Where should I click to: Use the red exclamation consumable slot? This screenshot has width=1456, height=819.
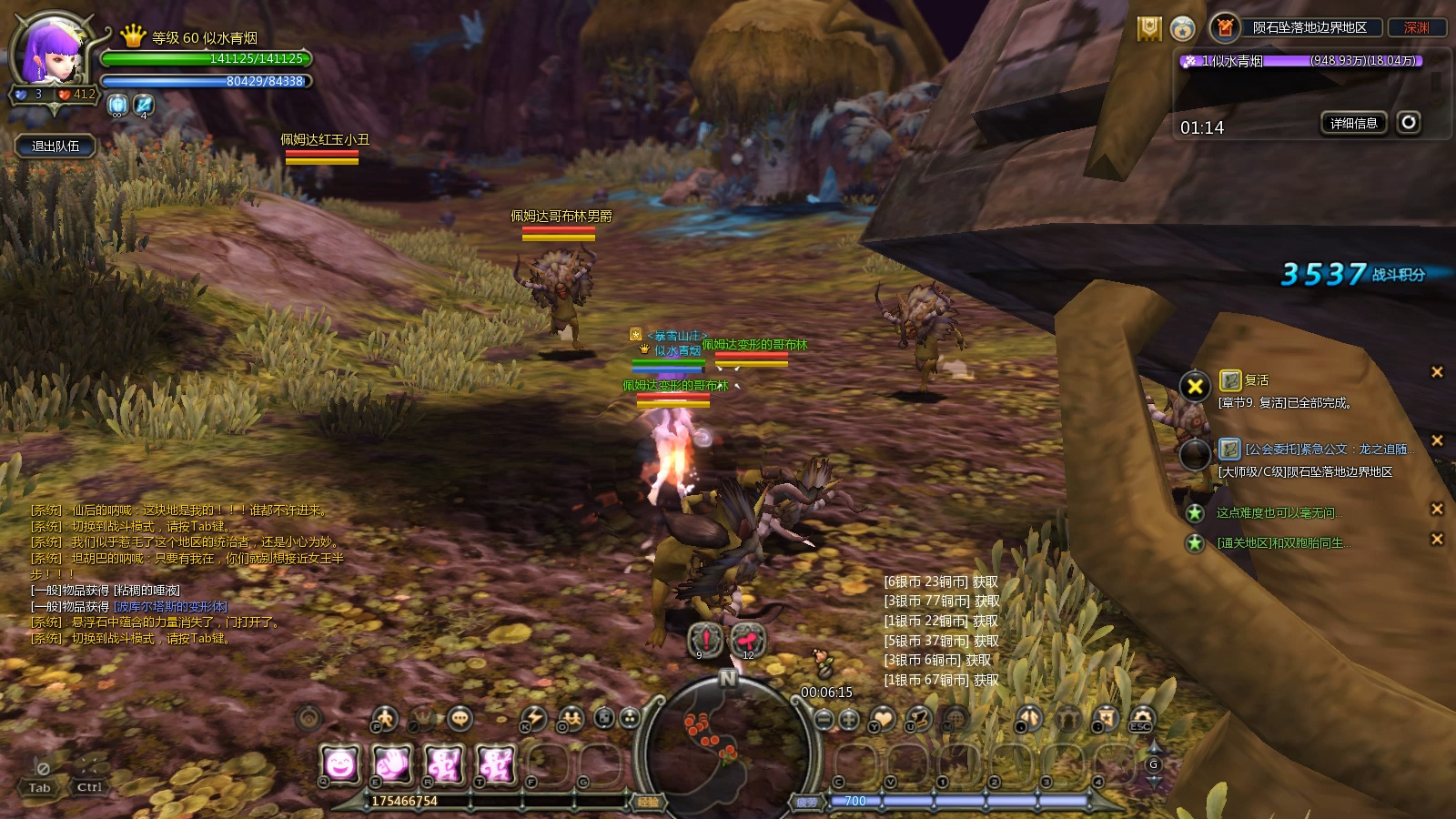[x=705, y=640]
